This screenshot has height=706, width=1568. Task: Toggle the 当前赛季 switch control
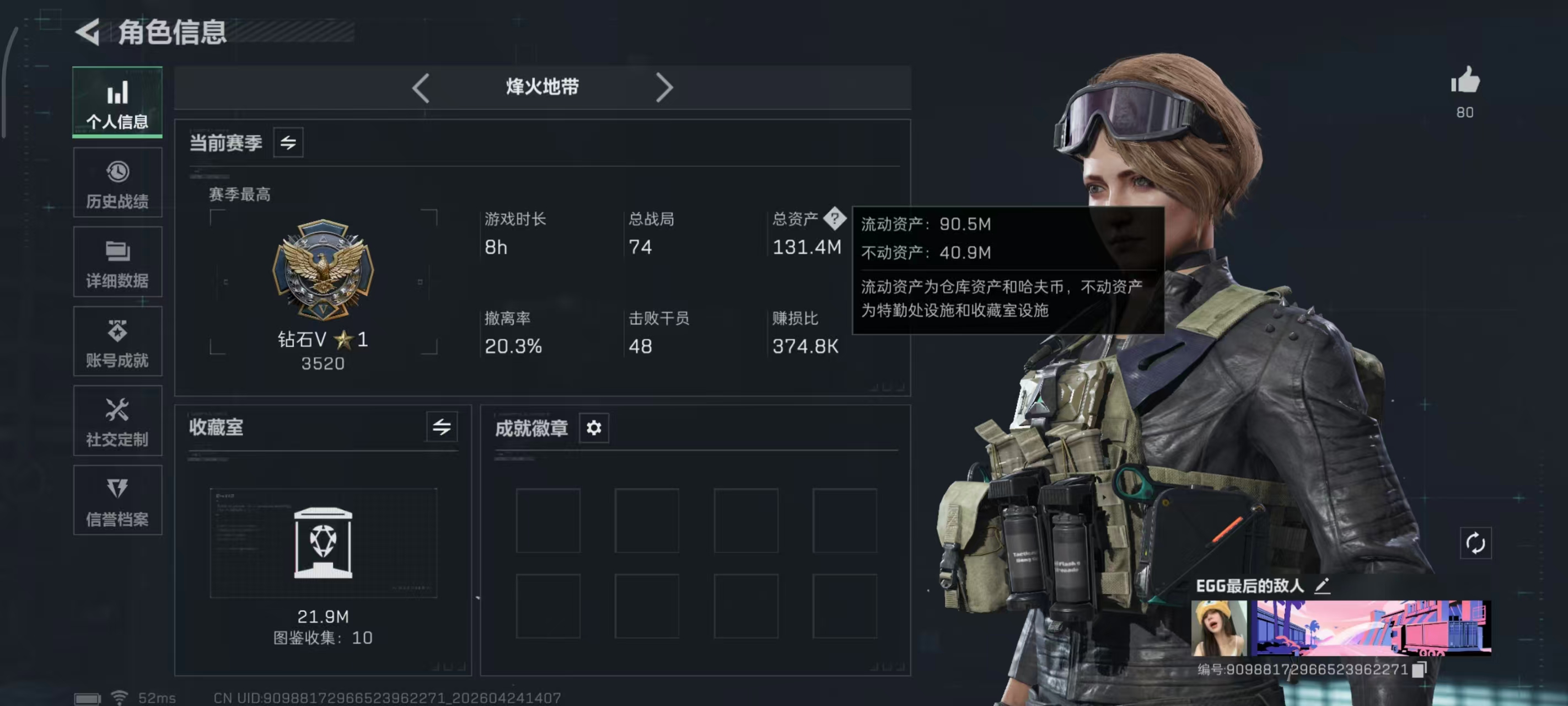288,142
